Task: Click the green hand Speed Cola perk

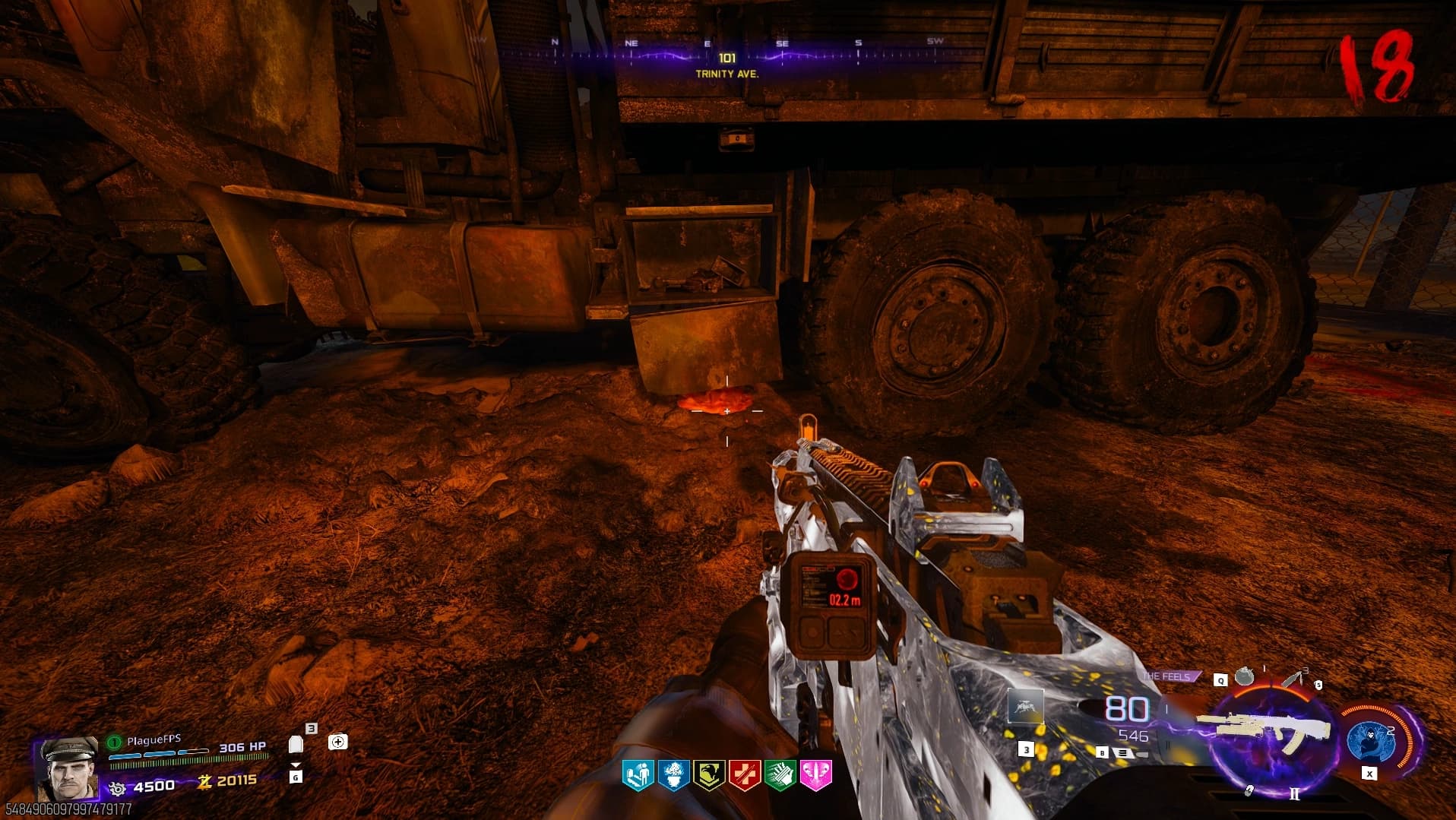Action: [x=780, y=776]
